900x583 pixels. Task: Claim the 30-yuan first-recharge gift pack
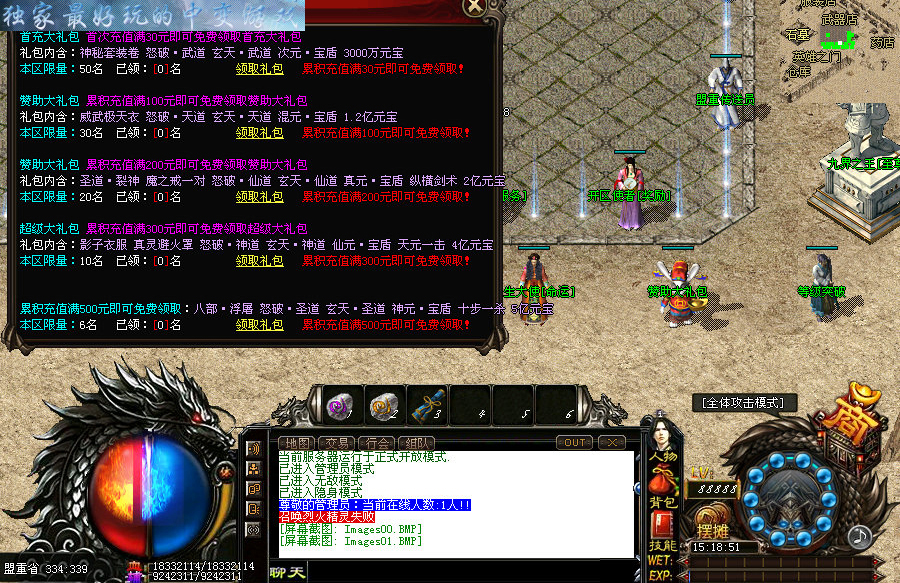tap(259, 69)
